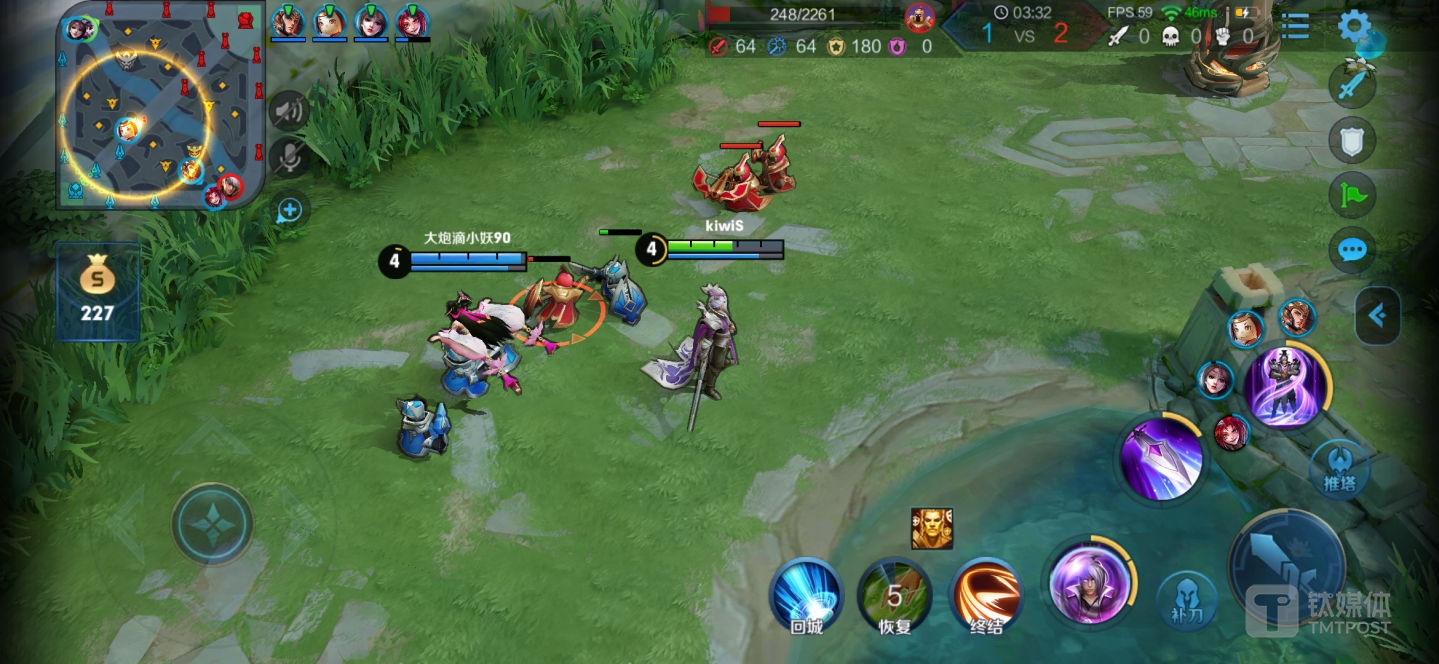This screenshot has width=1439, height=664.
Task: Activate the 恢复 heal ability
Action: pyautogui.click(x=894, y=594)
